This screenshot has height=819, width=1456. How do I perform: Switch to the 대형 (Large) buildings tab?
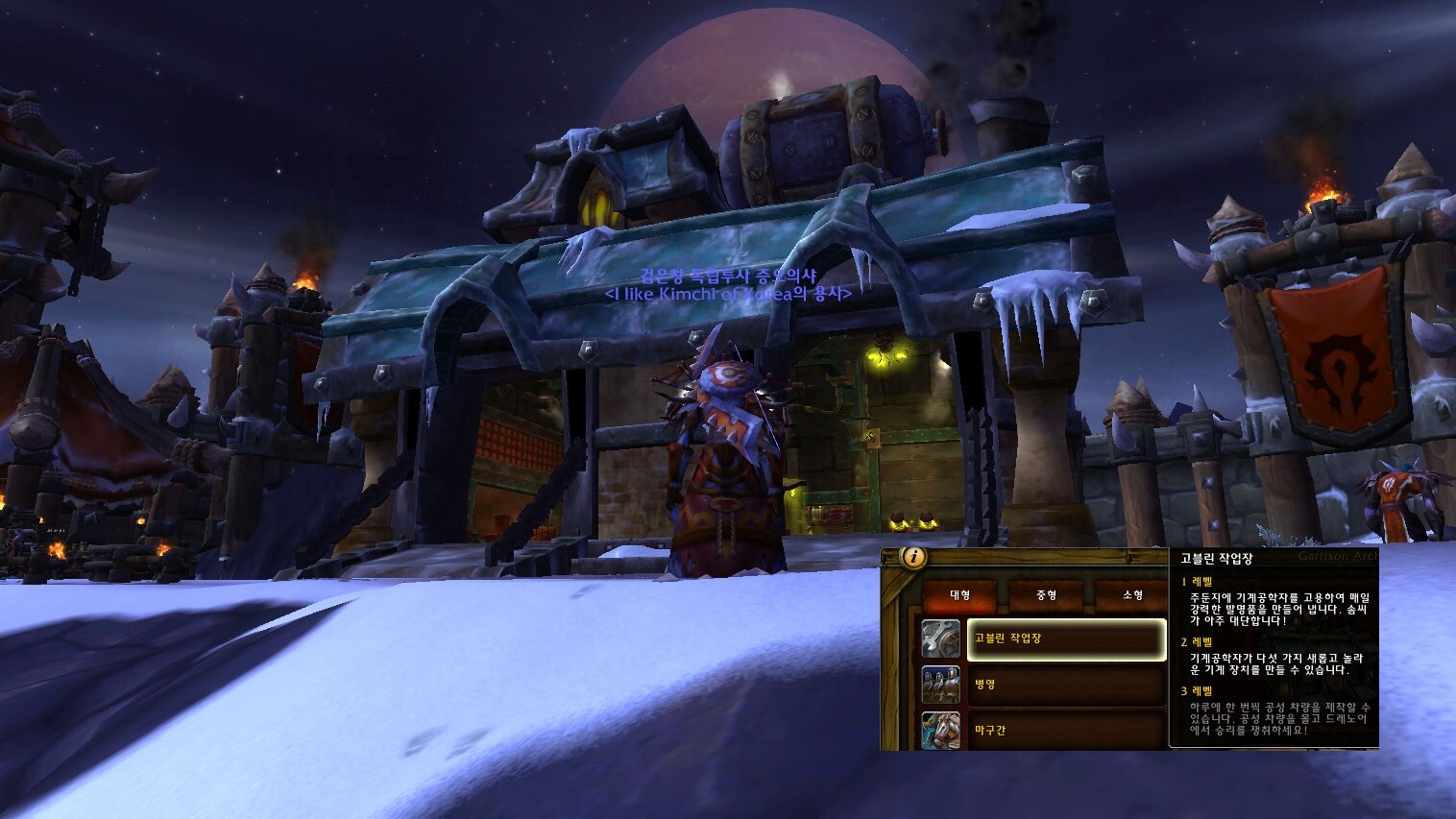959,595
